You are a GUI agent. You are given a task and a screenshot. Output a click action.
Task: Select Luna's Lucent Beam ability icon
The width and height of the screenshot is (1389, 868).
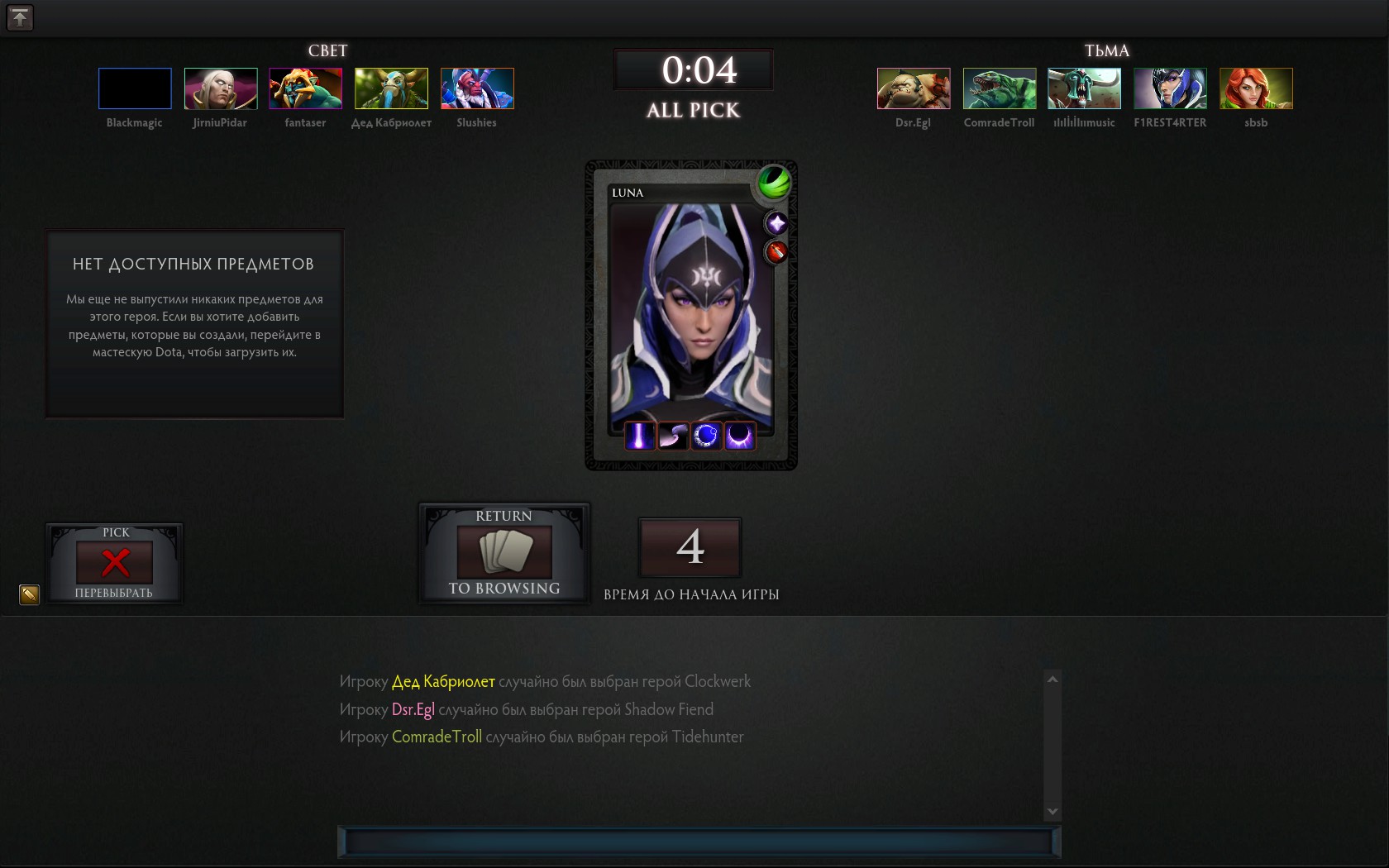pos(640,436)
